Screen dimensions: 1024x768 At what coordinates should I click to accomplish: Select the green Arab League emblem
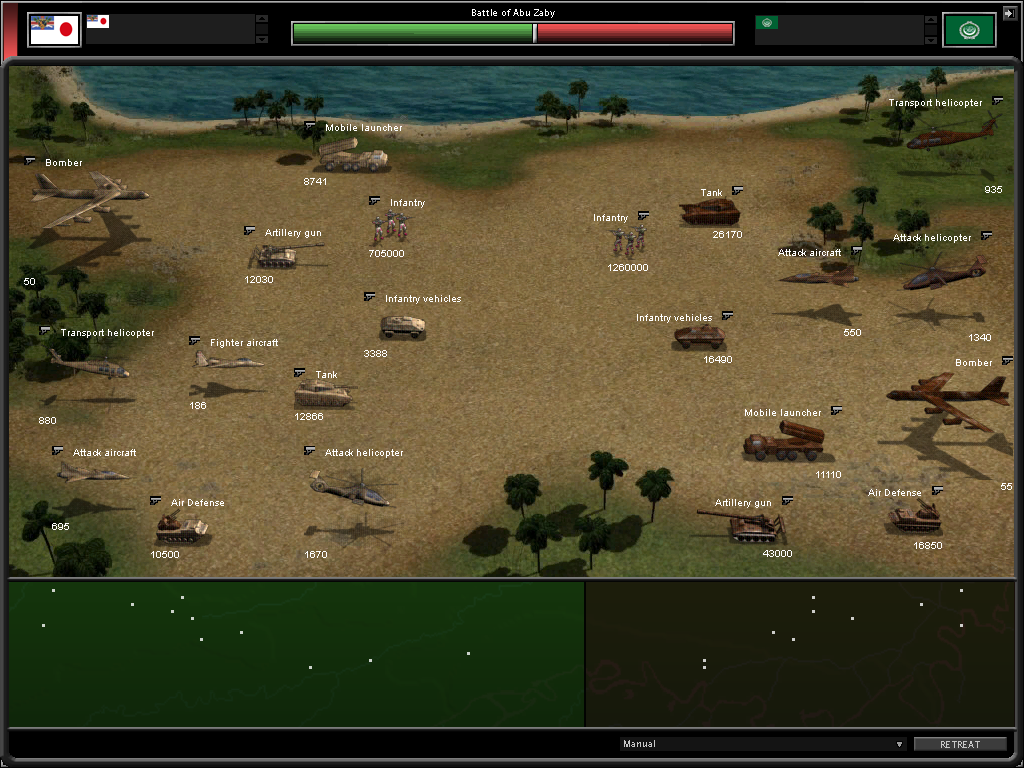pos(969,30)
